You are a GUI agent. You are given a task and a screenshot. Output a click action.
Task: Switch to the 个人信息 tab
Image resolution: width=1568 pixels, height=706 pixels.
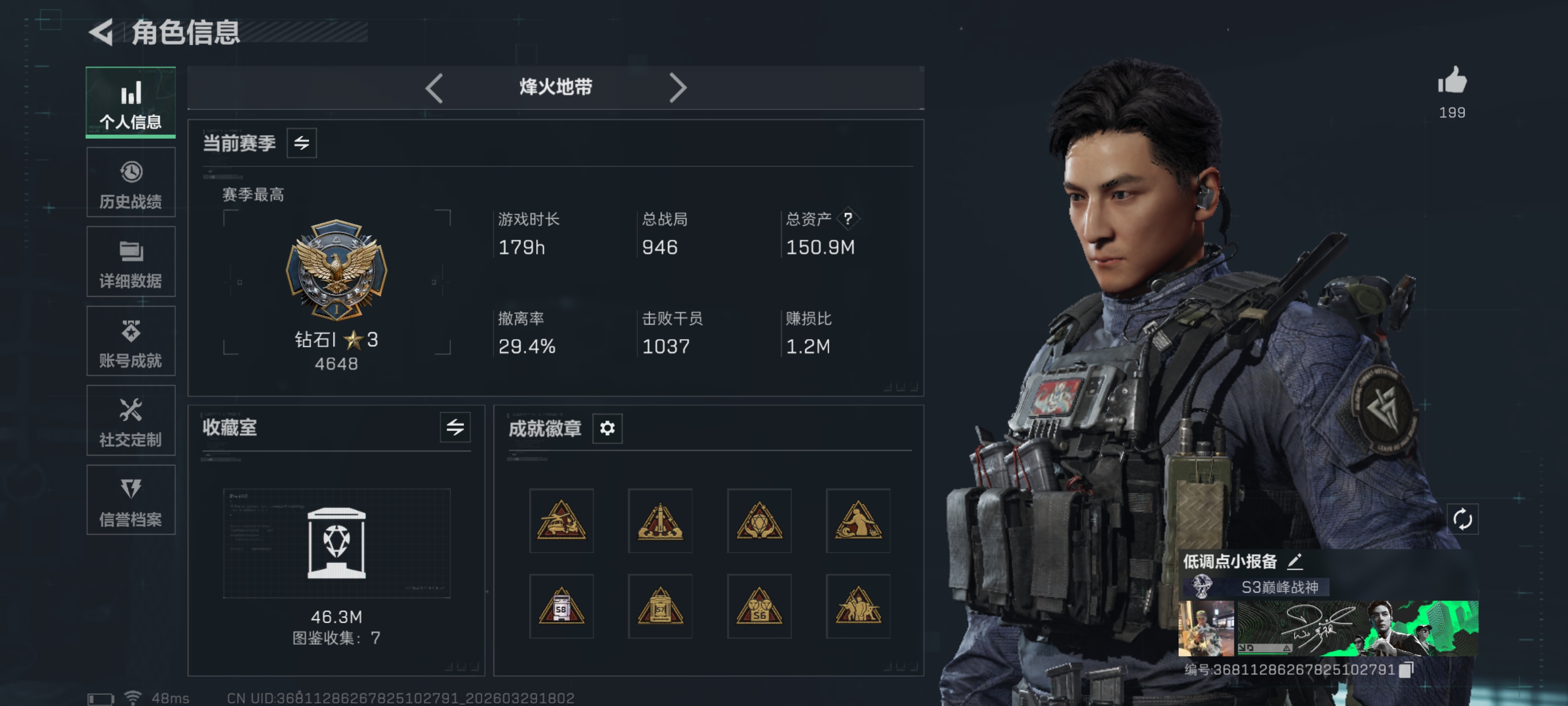point(131,102)
